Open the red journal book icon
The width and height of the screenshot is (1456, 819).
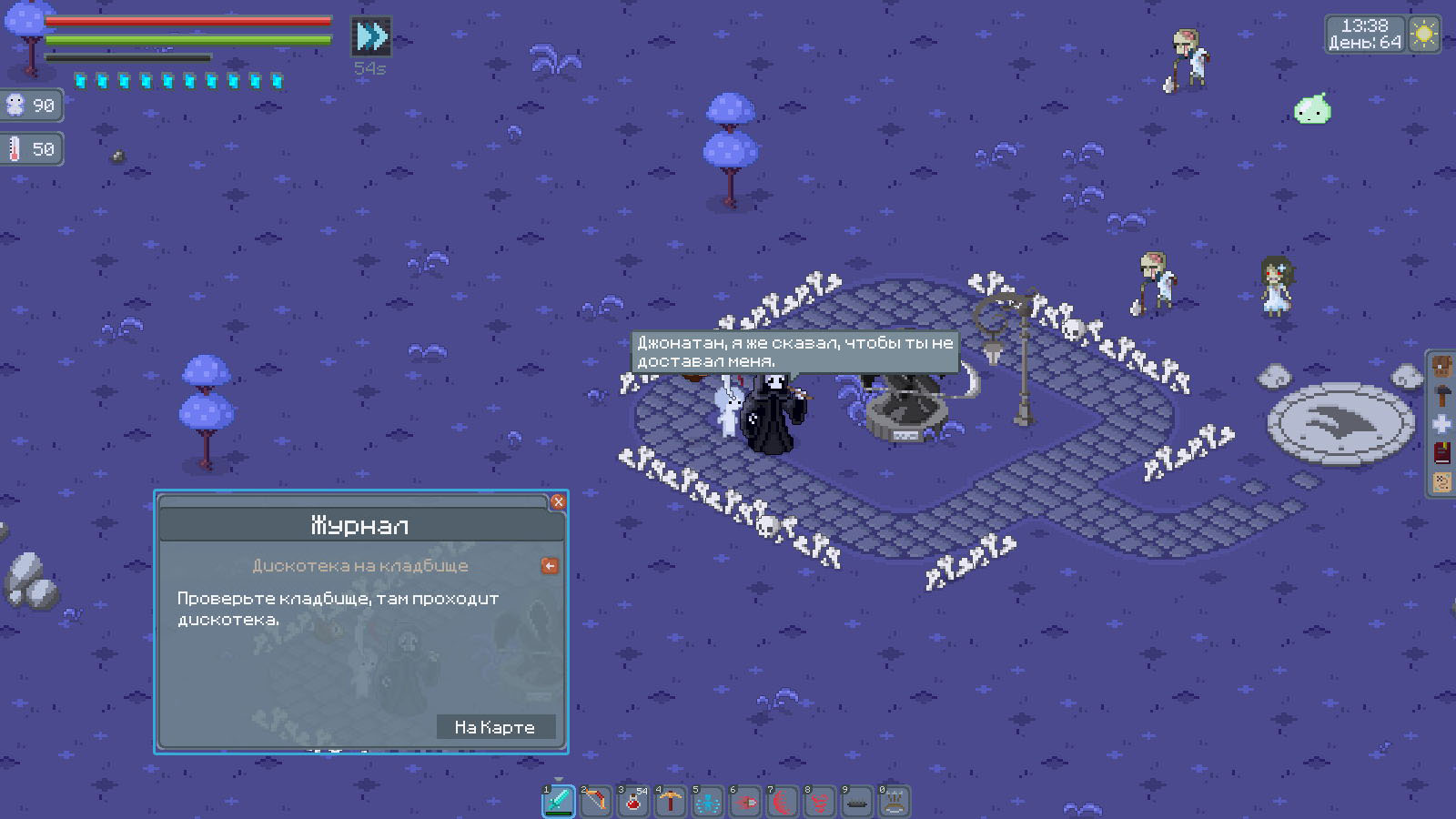(x=1442, y=453)
